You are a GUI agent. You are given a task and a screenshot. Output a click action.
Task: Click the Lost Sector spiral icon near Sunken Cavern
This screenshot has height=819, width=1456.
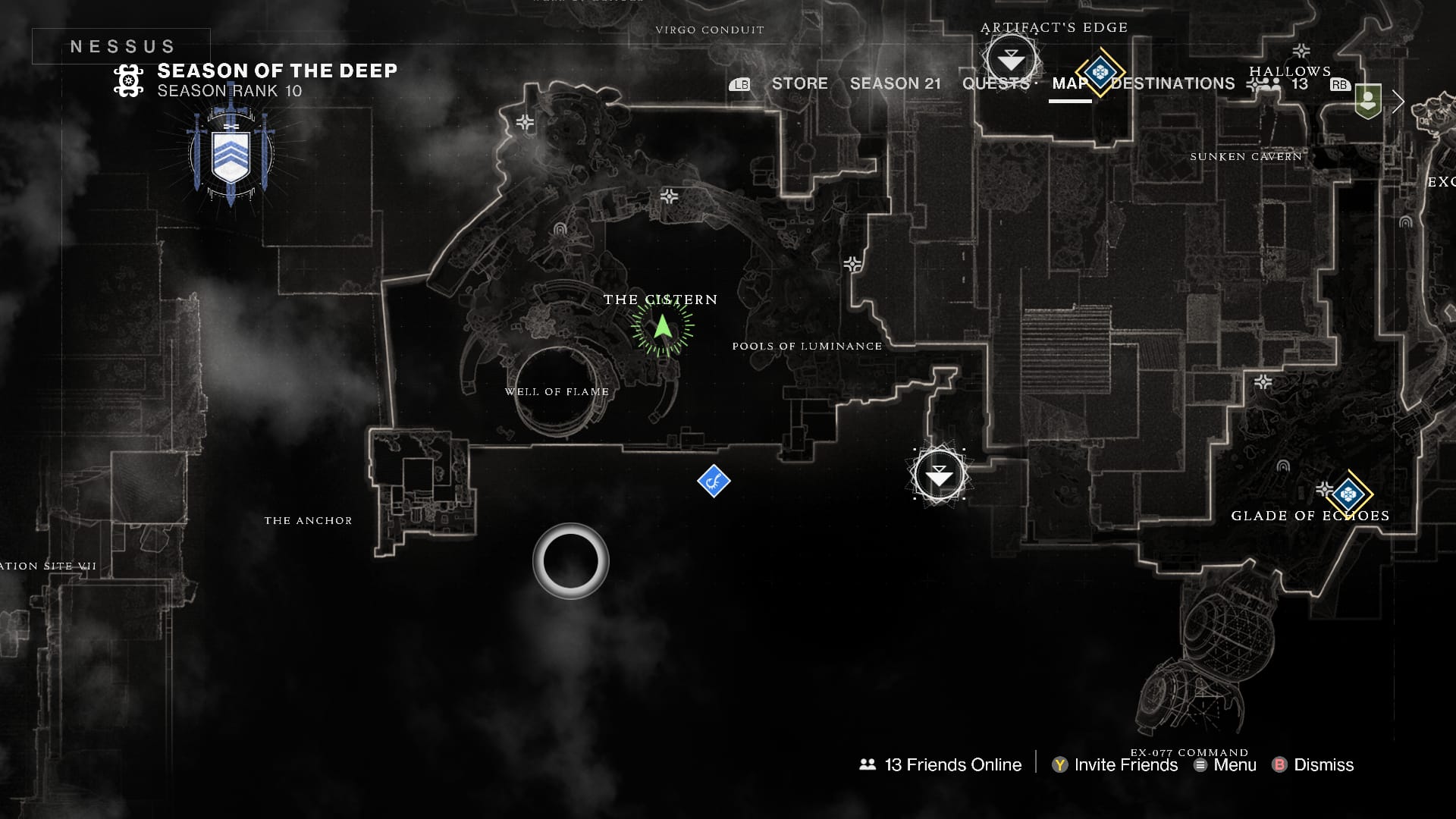tap(1405, 224)
